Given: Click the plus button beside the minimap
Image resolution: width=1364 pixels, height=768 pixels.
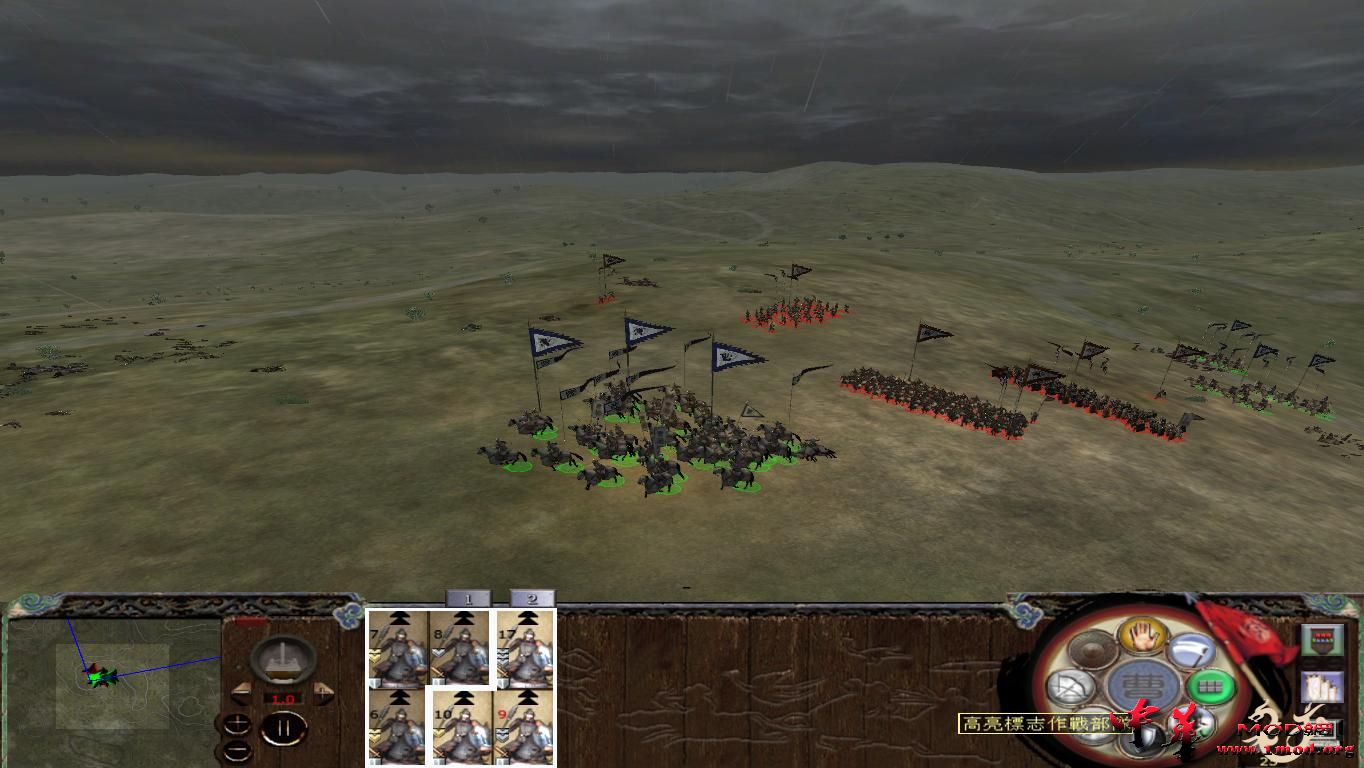Looking at the screenshot, I should 236,722.
